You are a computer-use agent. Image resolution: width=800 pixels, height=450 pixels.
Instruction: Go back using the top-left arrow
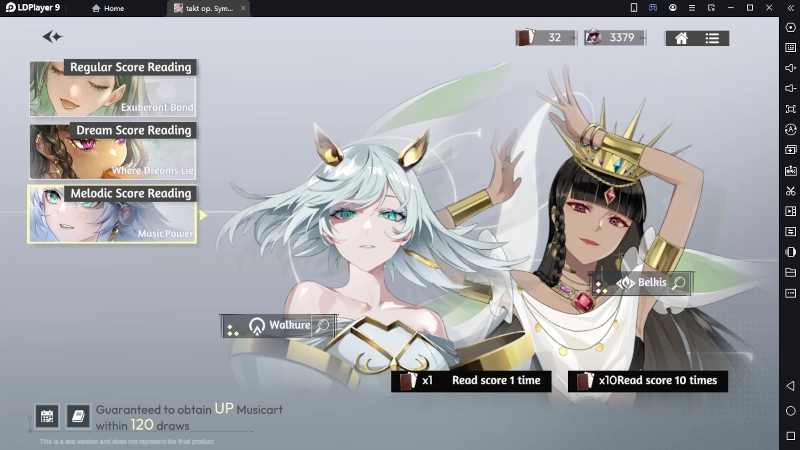click(52, 37)
